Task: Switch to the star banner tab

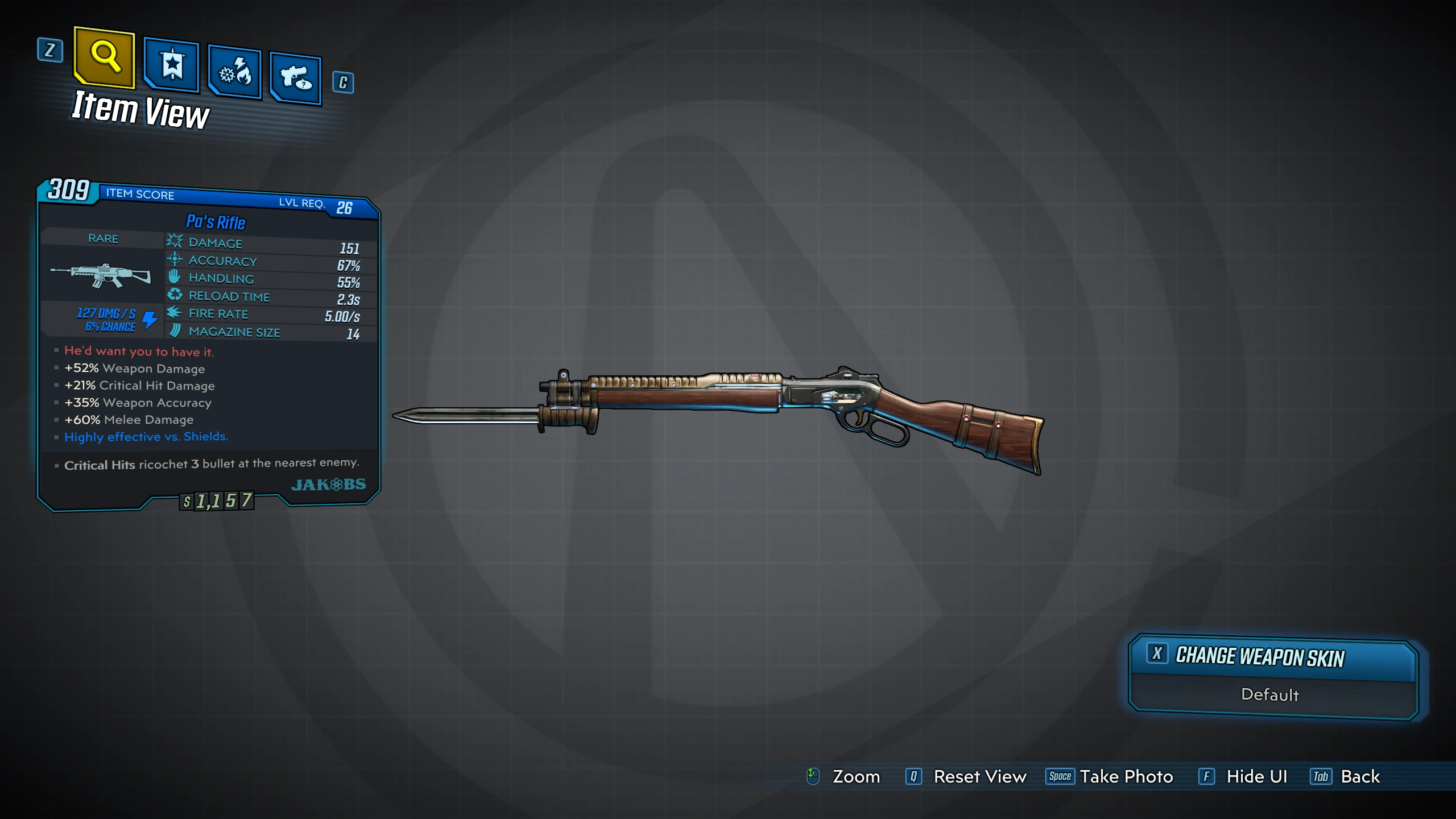Action: 172,65
